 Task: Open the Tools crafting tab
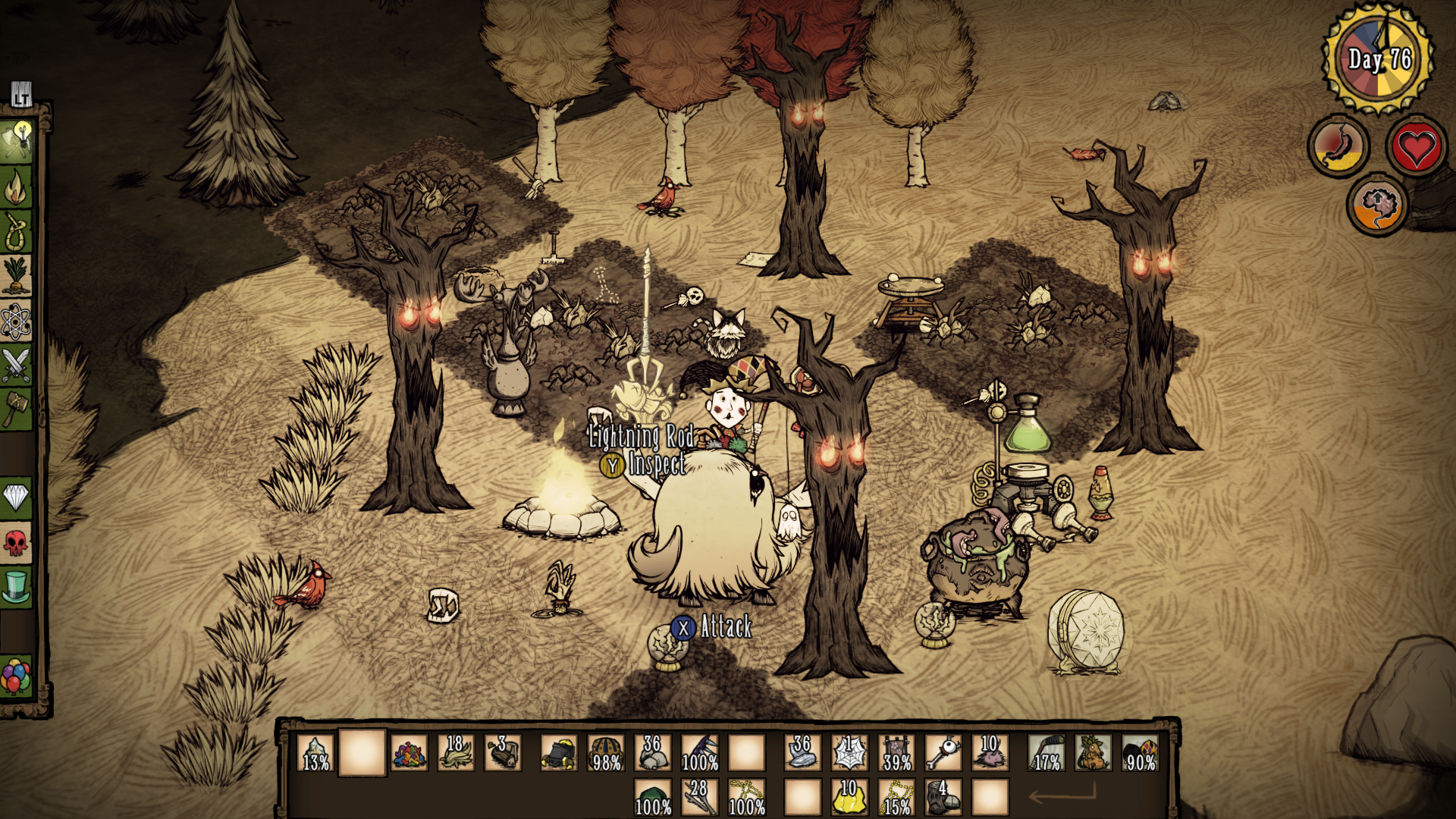pos(16,141)
